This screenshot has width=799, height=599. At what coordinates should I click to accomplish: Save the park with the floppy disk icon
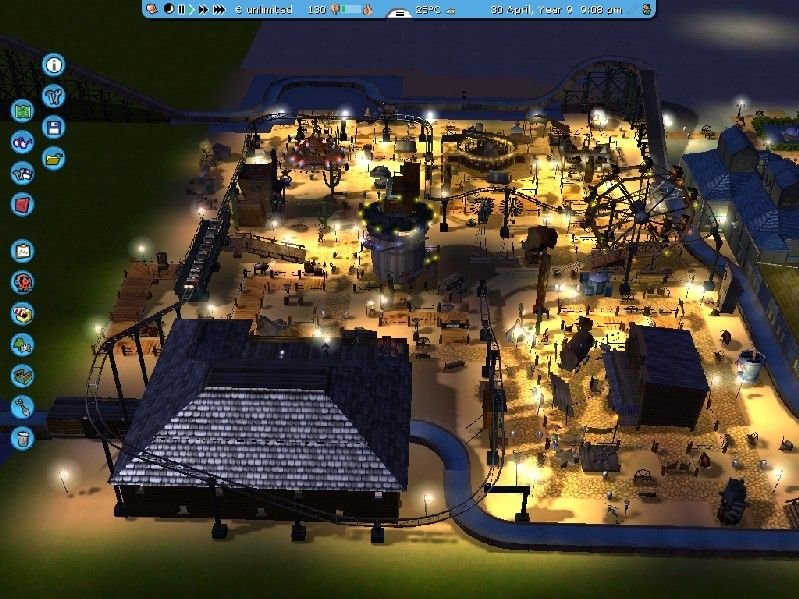coord(54,127)
